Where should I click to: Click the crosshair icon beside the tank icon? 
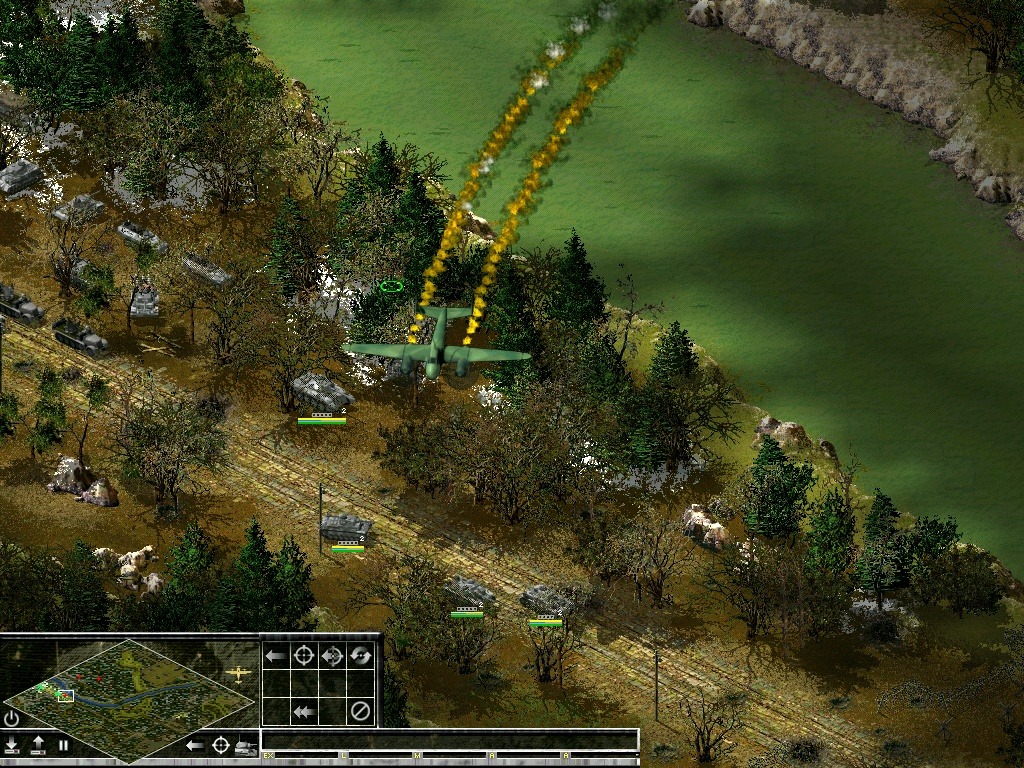click(x=220, y=745)
